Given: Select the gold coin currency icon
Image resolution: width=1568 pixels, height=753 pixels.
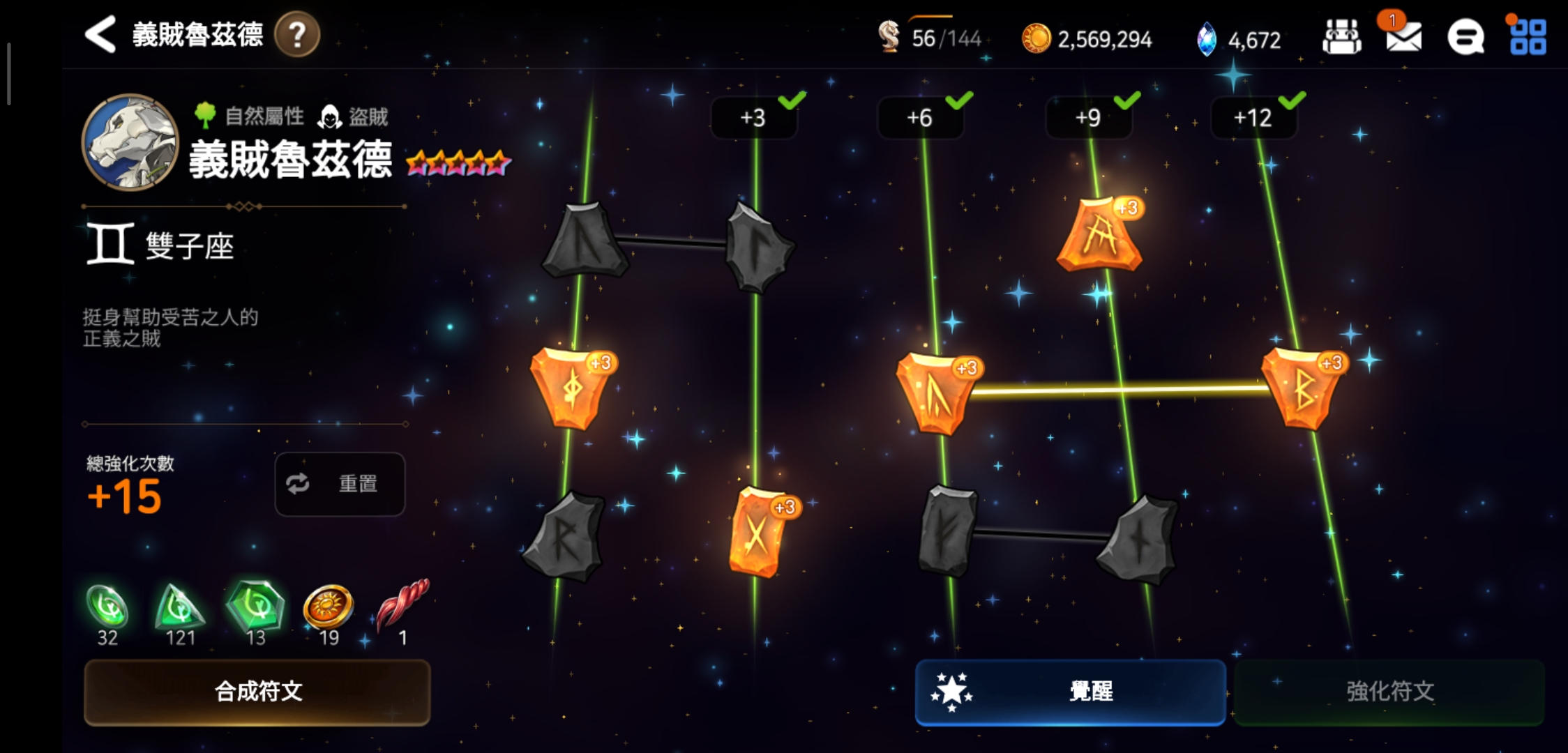Looking at the screenshot, I should [1036, 38].
